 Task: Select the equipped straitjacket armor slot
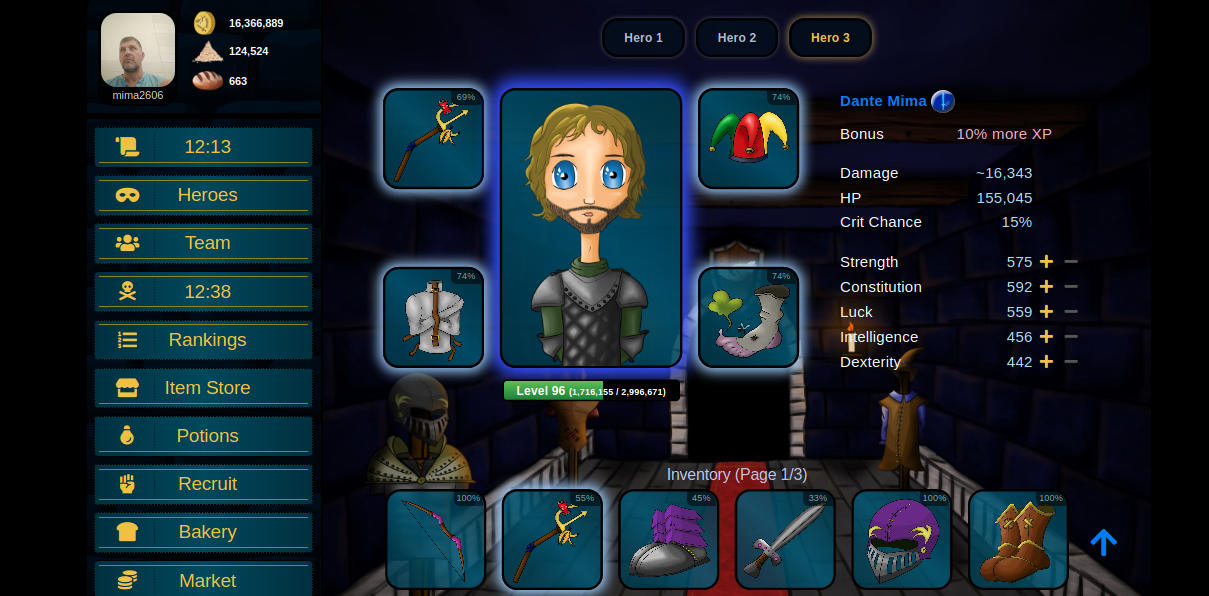pos(433,317)
